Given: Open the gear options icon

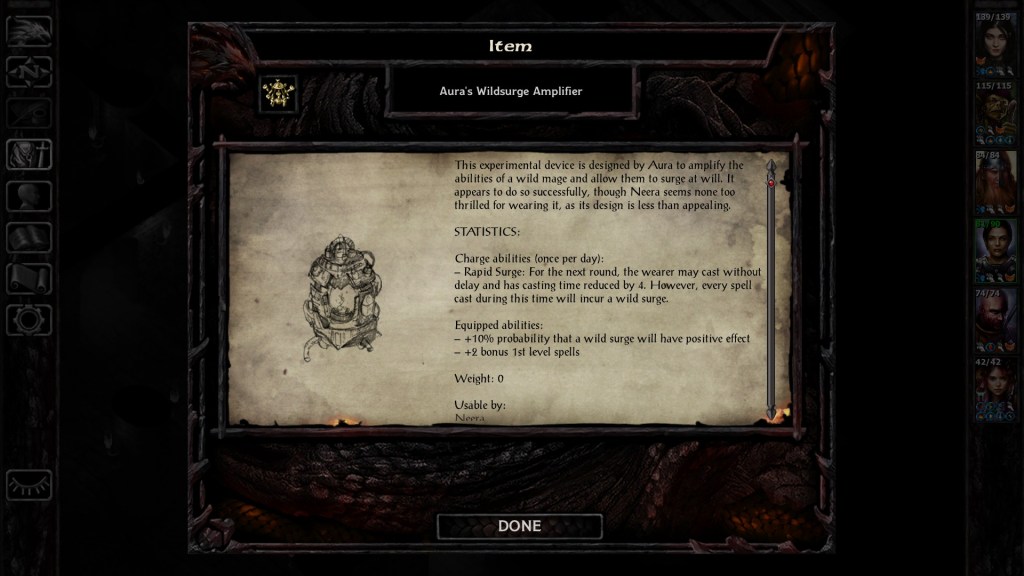Looking at the screenshot, I should [29, 320].
